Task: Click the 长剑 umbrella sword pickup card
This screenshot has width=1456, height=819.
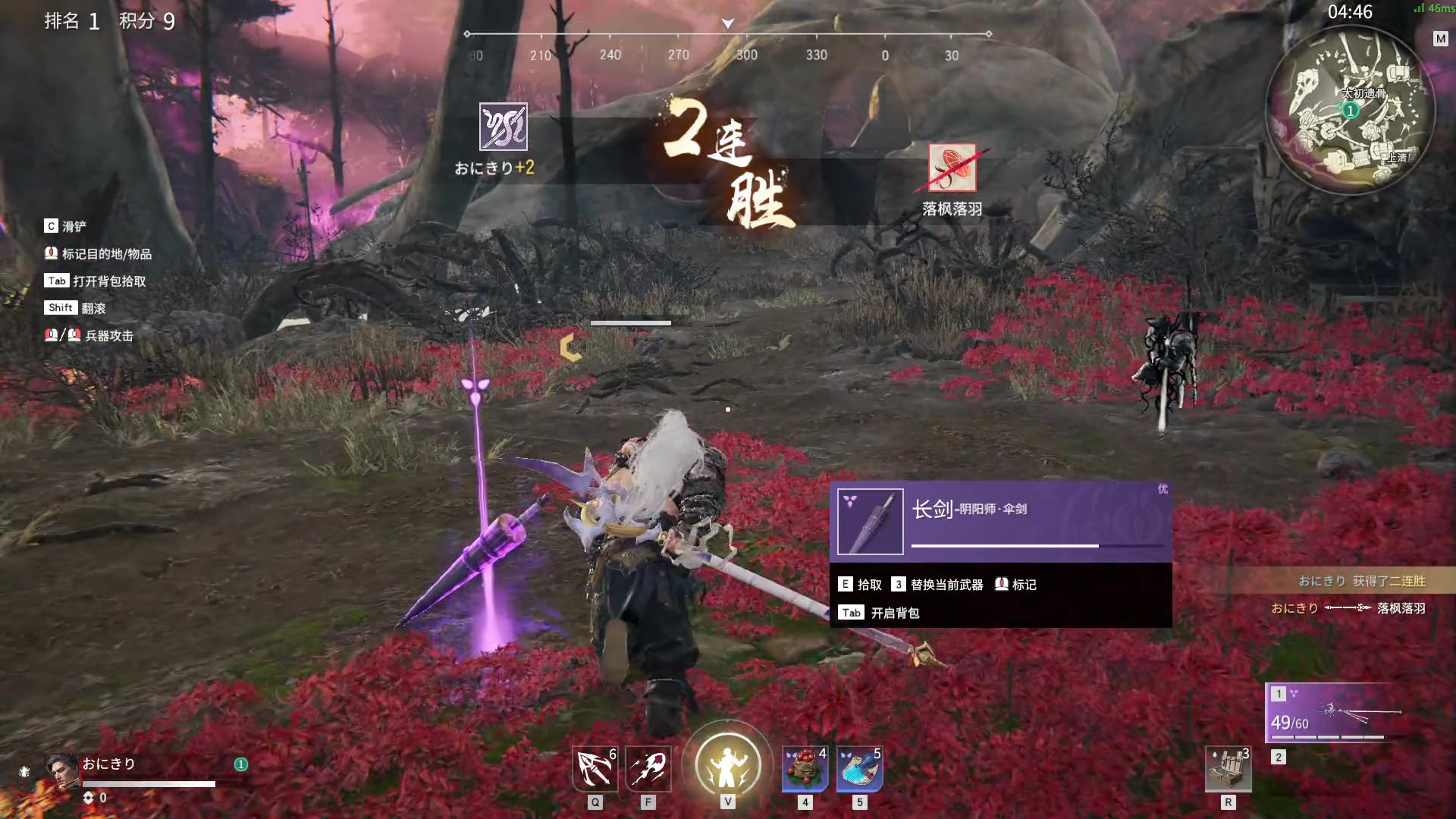Action: (x=1000, y=522)
